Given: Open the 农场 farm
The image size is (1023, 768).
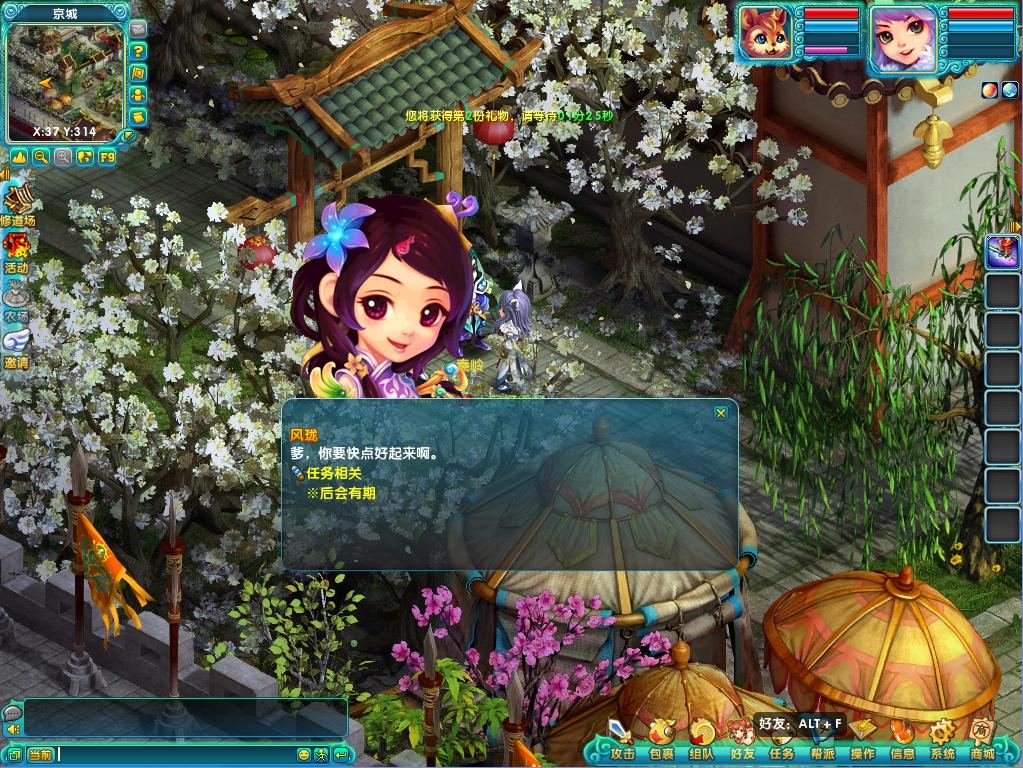Looking at the screenshot, I should point(16,300).
